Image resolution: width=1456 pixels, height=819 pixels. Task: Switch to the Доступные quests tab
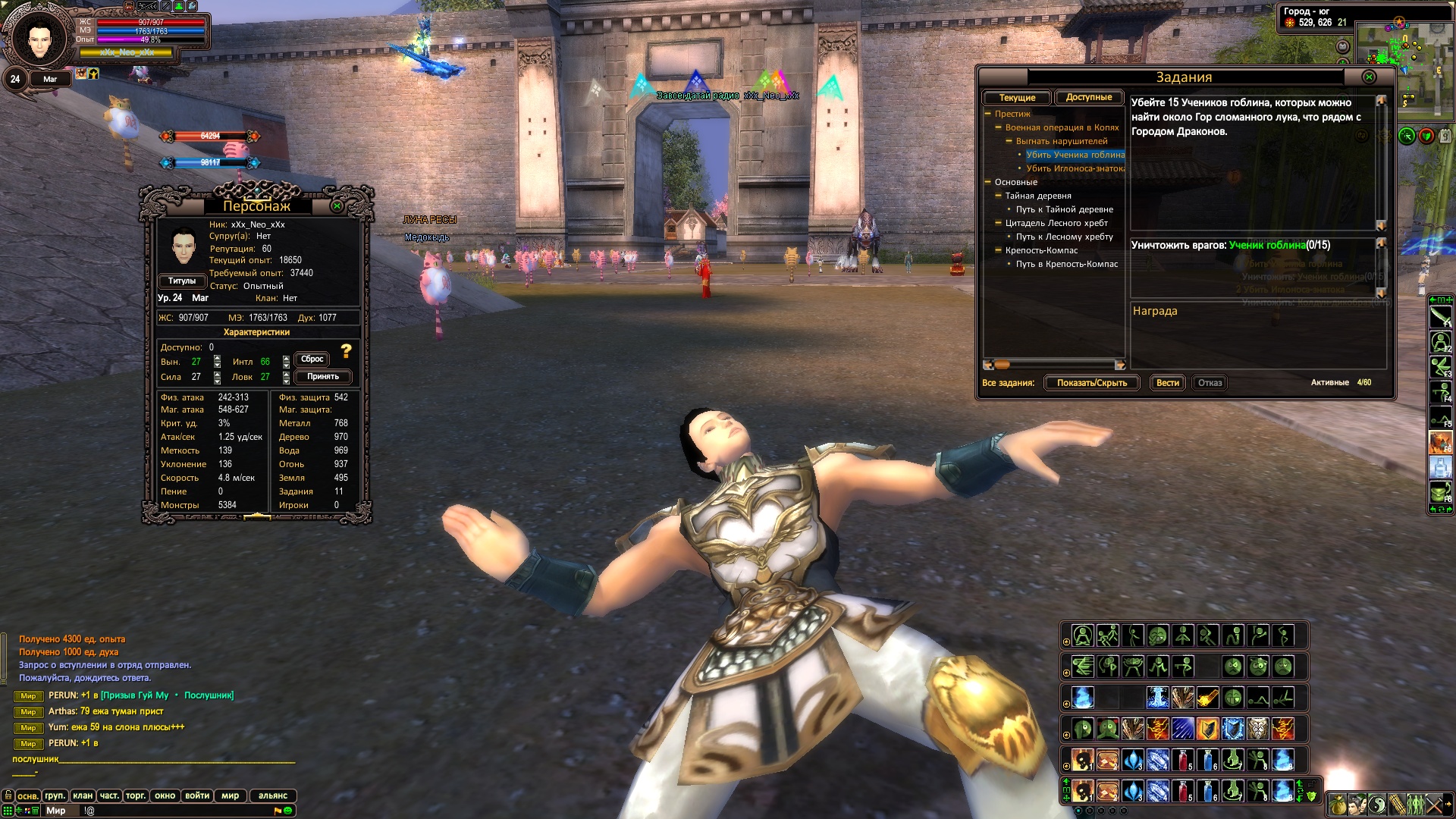(1088, 97)
